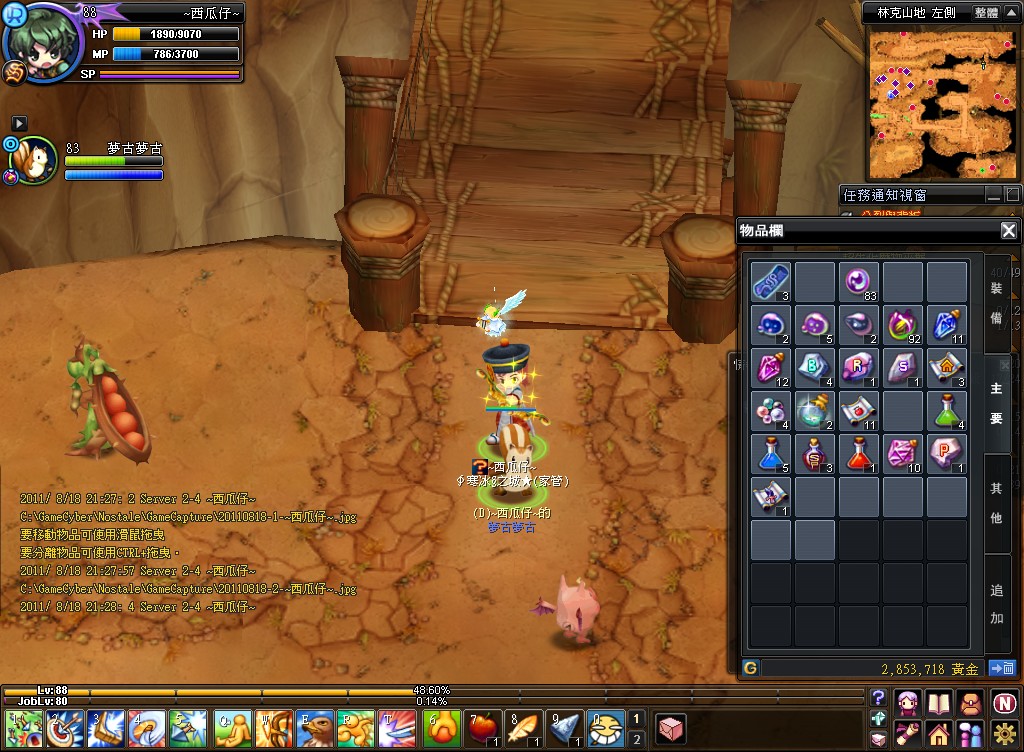Select the green potion flask slot
This screenshot has height=752, width=1024.
click(x=946, y=410)
